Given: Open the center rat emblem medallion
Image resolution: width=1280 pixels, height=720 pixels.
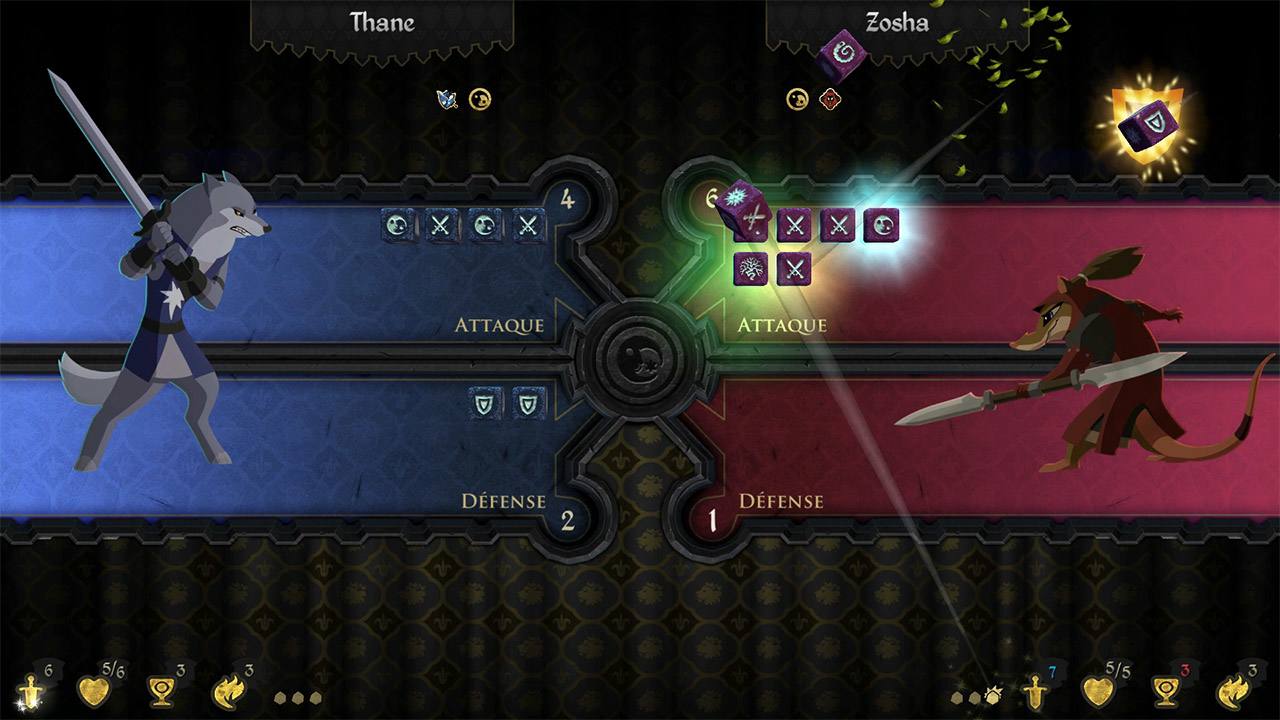Looking at the screenshot, I should coord(641,361).
